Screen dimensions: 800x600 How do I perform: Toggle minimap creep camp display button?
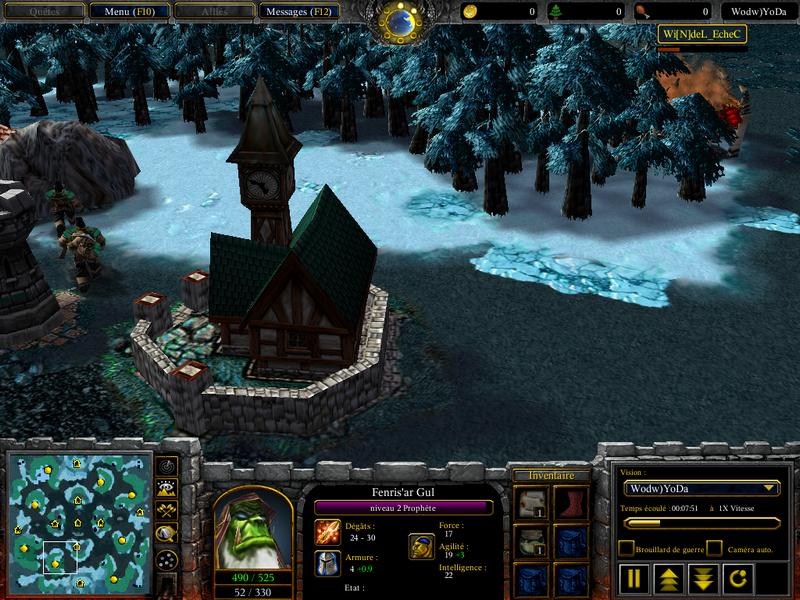(167, 535)
